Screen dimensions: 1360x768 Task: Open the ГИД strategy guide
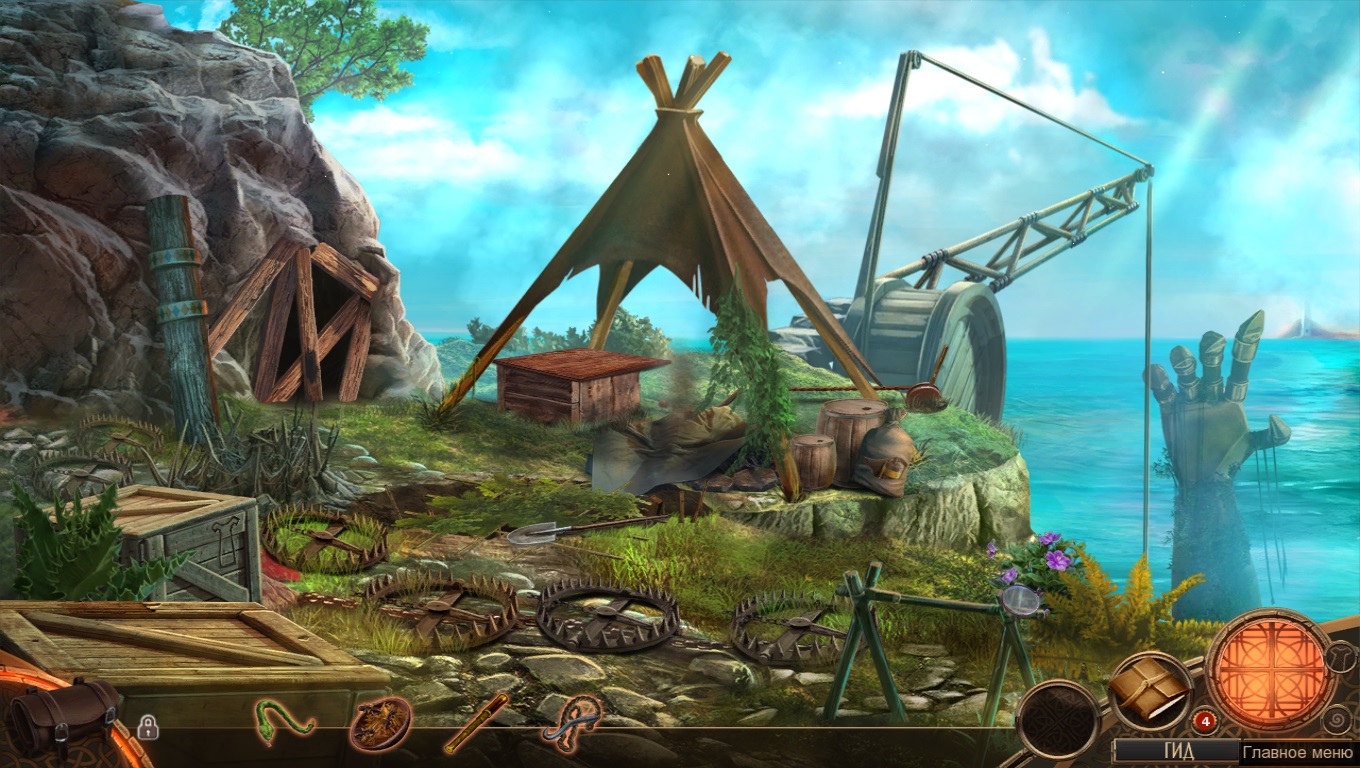tap(1175, 751)
